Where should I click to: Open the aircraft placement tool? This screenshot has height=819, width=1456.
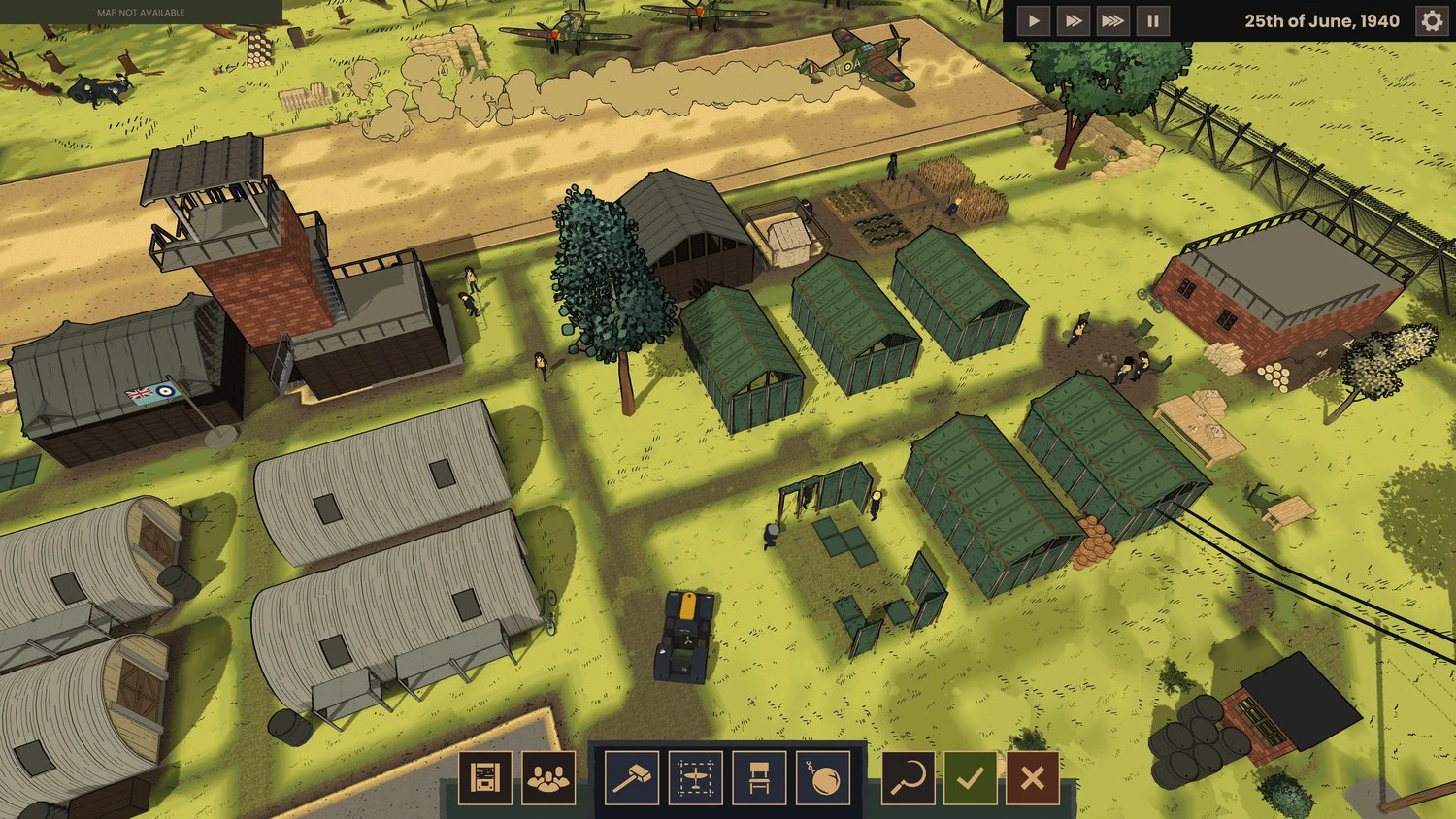pos(693,778)
